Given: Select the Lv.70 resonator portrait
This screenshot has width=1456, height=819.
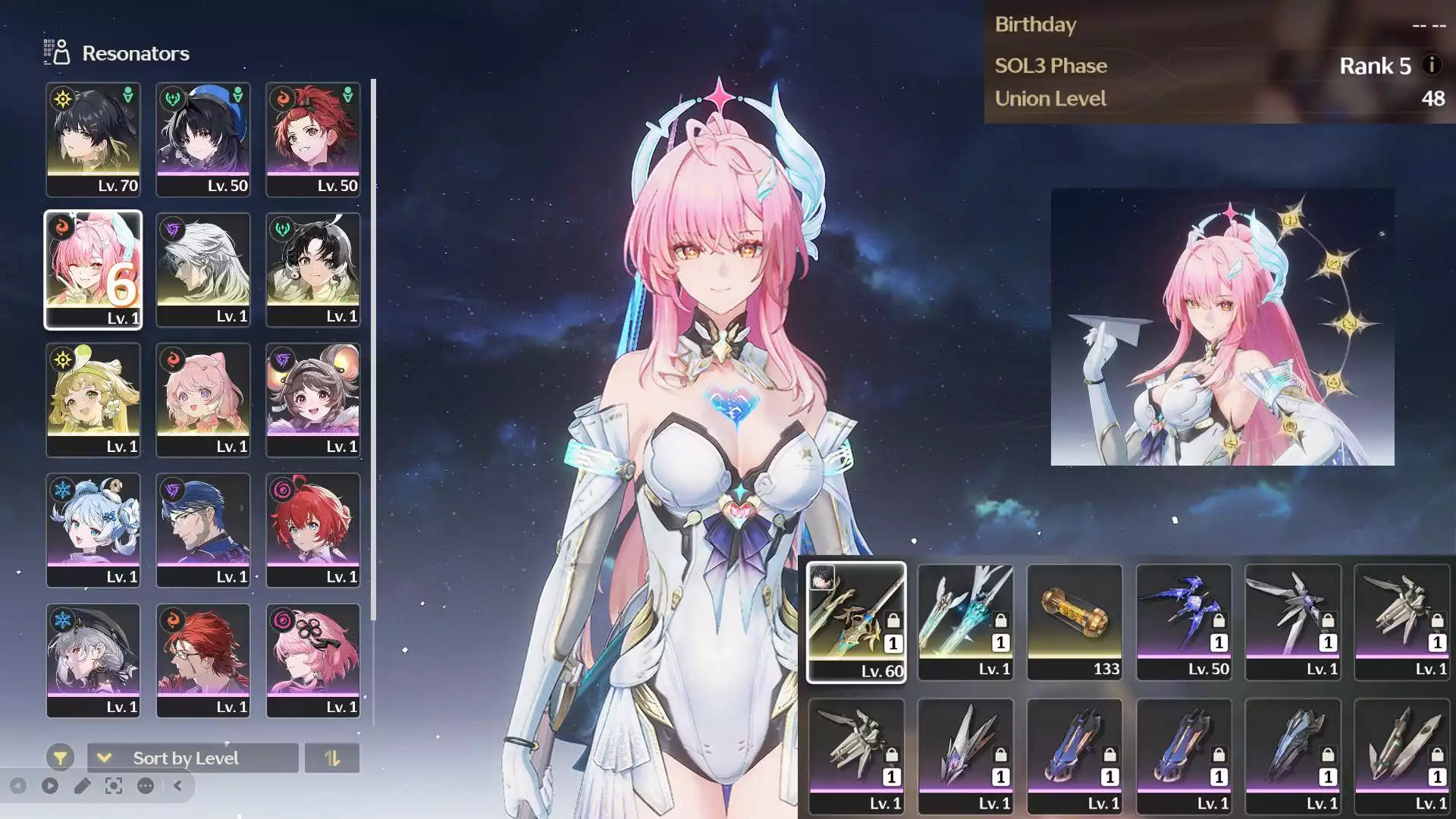Looking at the screenshot, I should [x=93, y=138].
